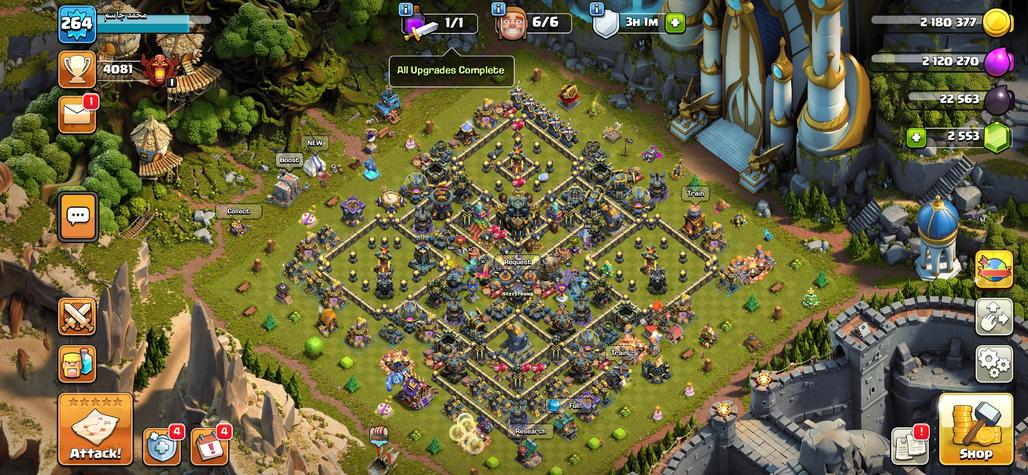Open the blue shield plus icon
Screen dimensions: 1028x475
pyautogui.click(x=162, y=445)
